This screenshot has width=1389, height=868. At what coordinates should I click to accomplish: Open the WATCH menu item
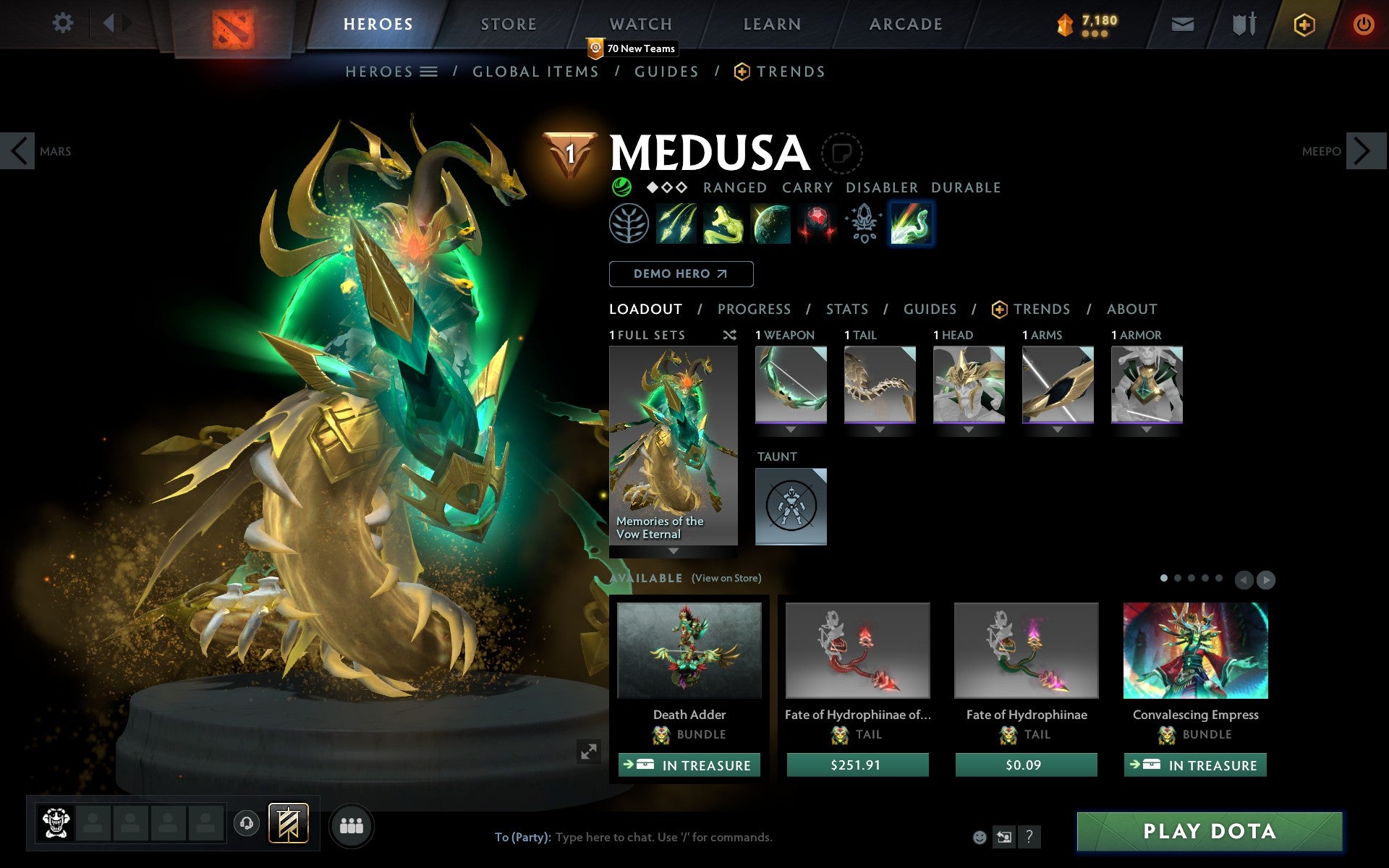(x=640, y=23)
